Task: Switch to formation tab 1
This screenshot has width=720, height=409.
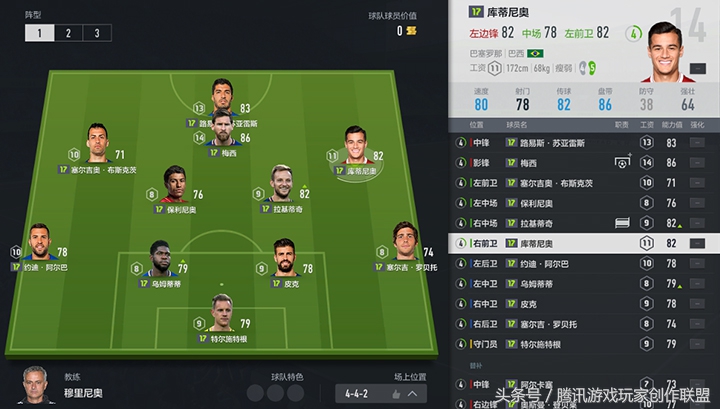Action: coord(40,33)
